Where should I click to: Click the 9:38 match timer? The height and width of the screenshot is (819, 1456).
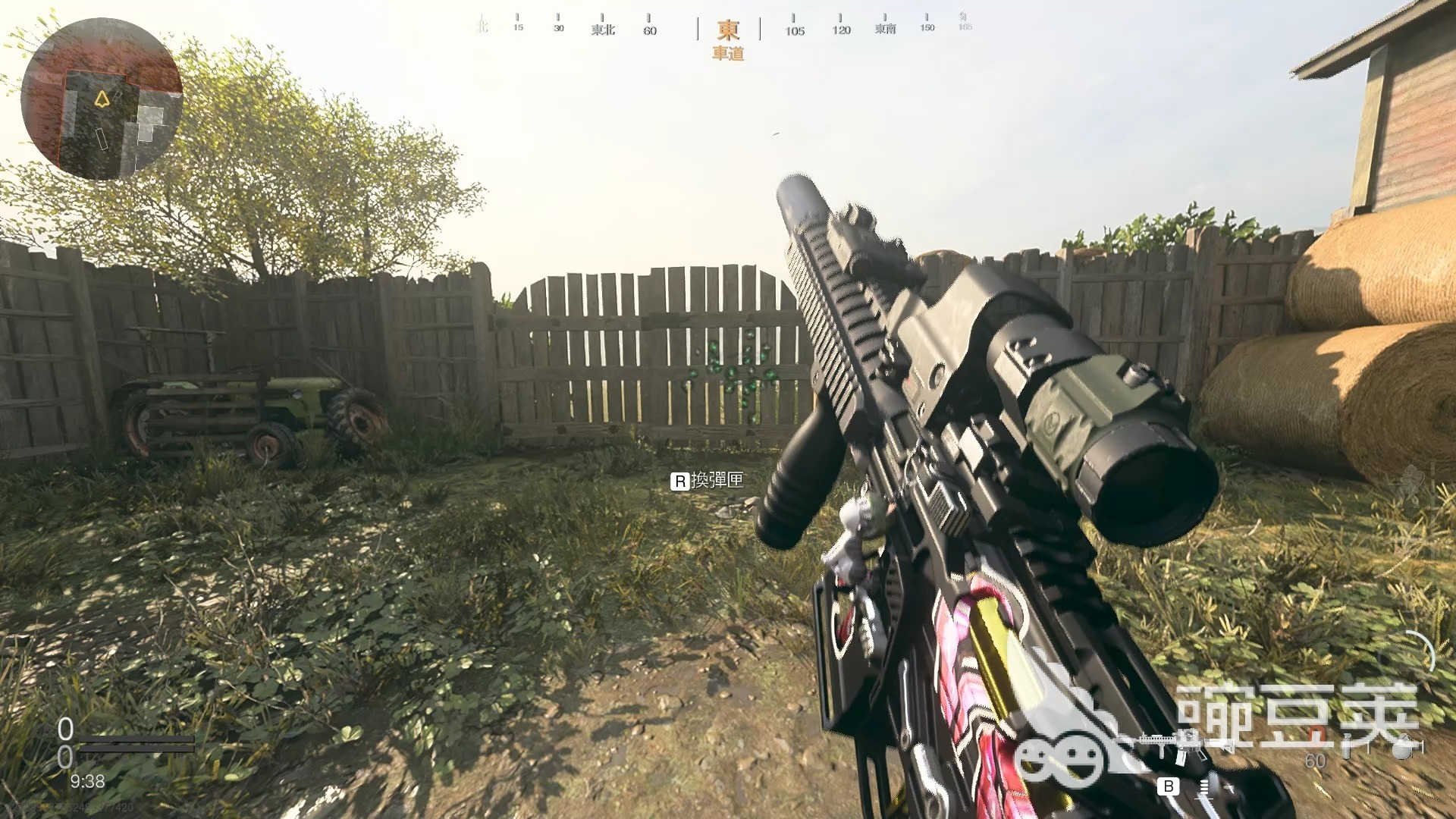(x=88, y=782)
